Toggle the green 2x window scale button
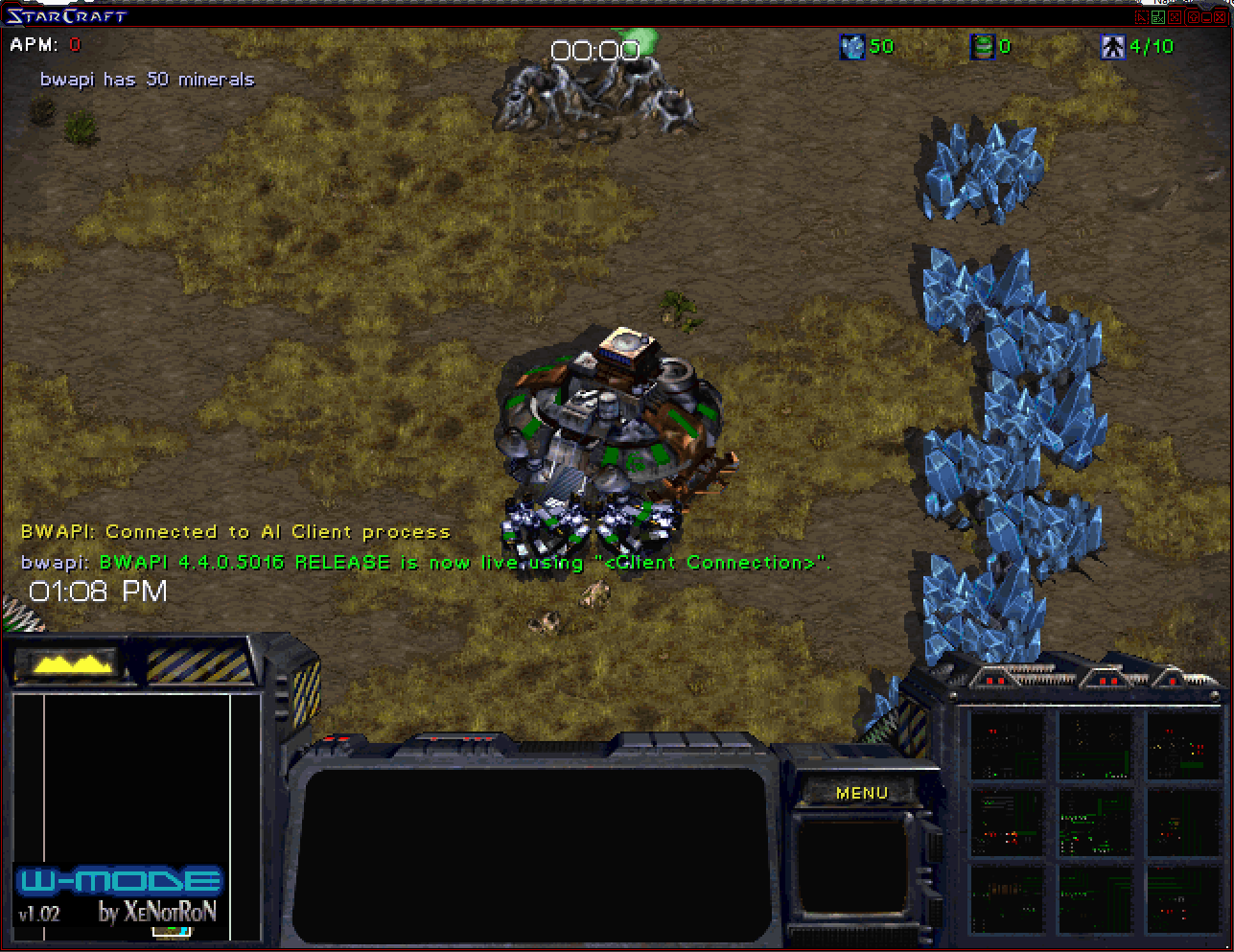1234x952 pixels. coord(1158,16)
